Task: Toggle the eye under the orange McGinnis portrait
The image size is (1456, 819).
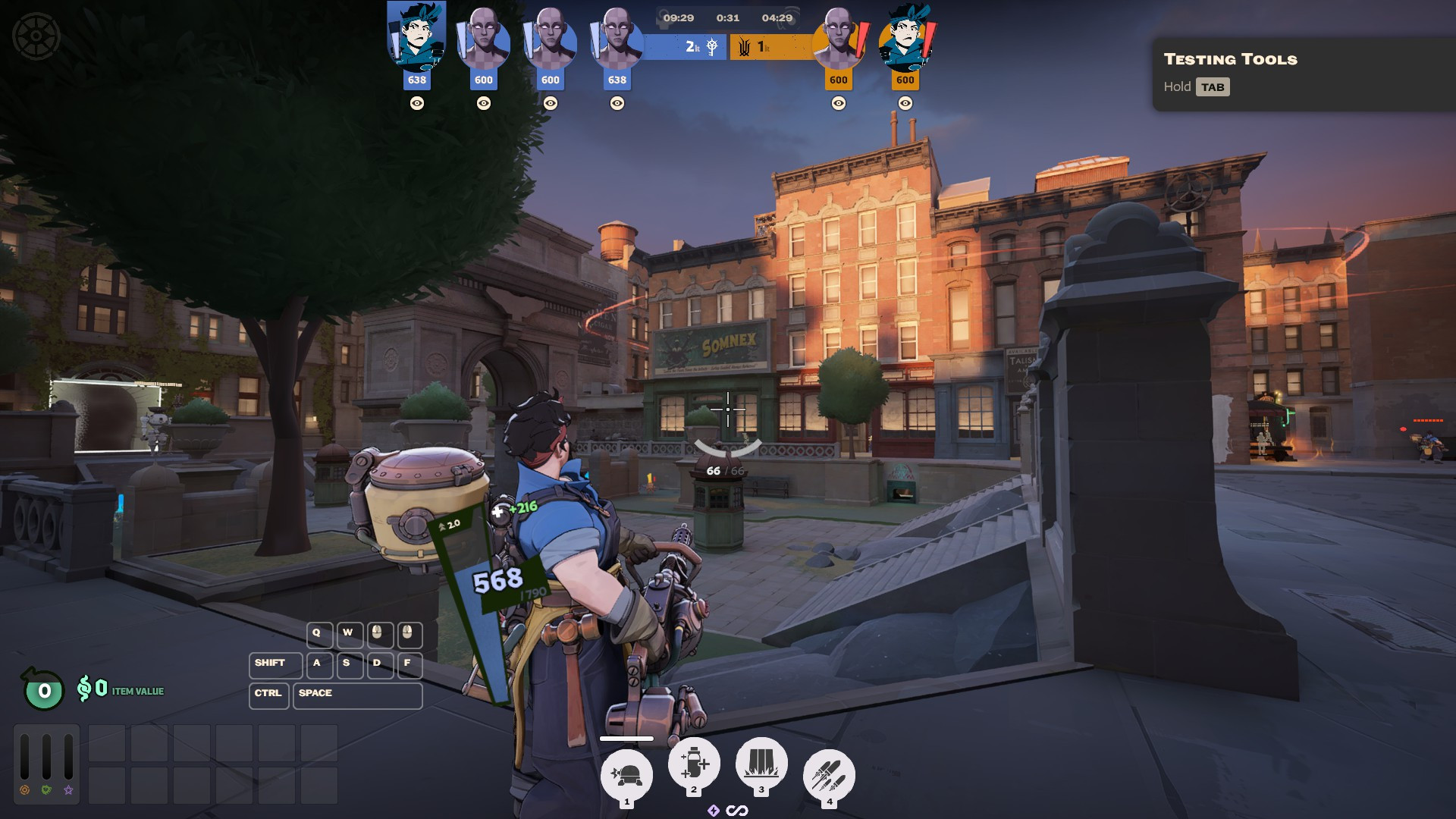Action: point(905,103)
